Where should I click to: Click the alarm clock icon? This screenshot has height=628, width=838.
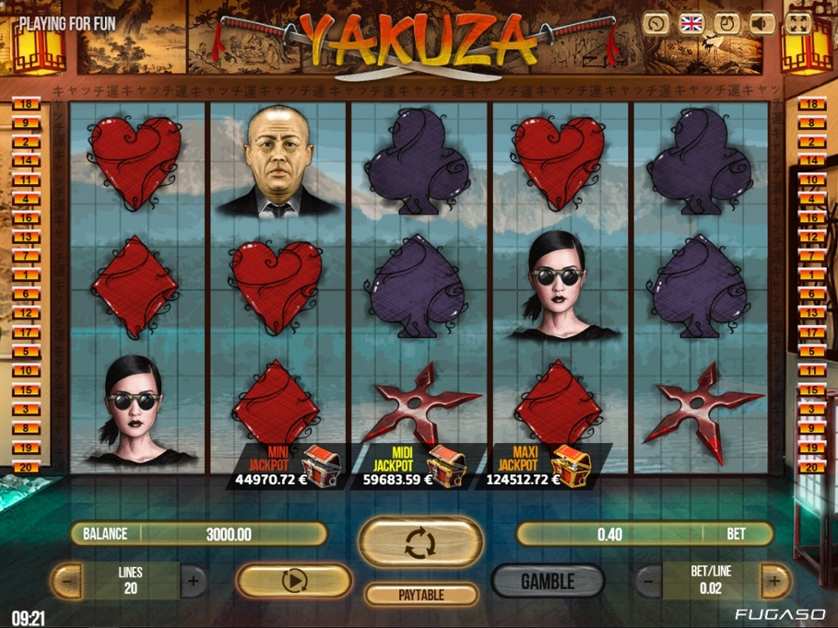(727, 24)
